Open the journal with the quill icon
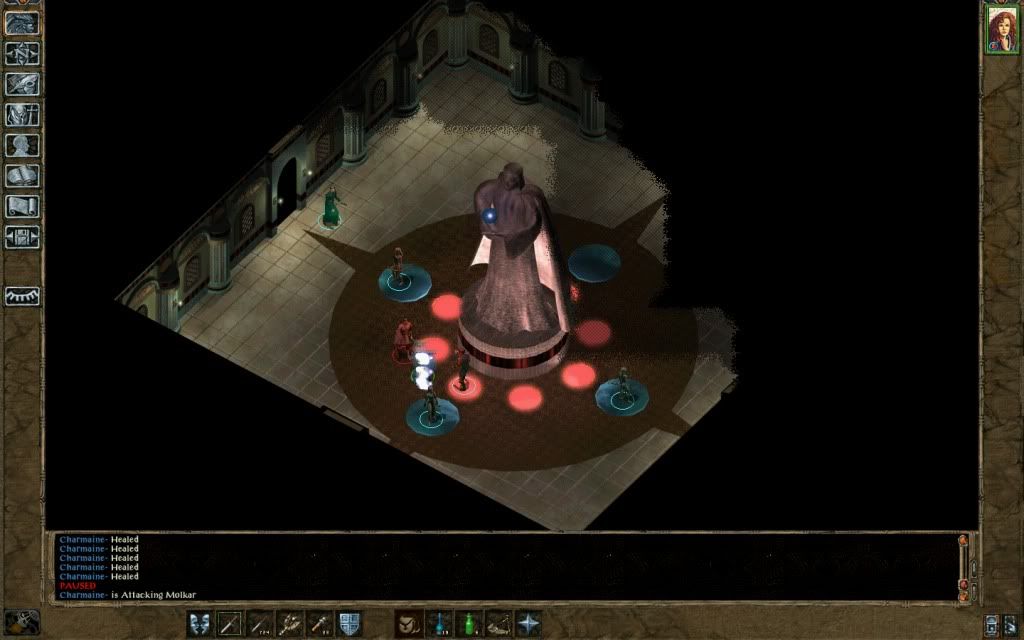 pyautogui.click(x=22, y=84)
